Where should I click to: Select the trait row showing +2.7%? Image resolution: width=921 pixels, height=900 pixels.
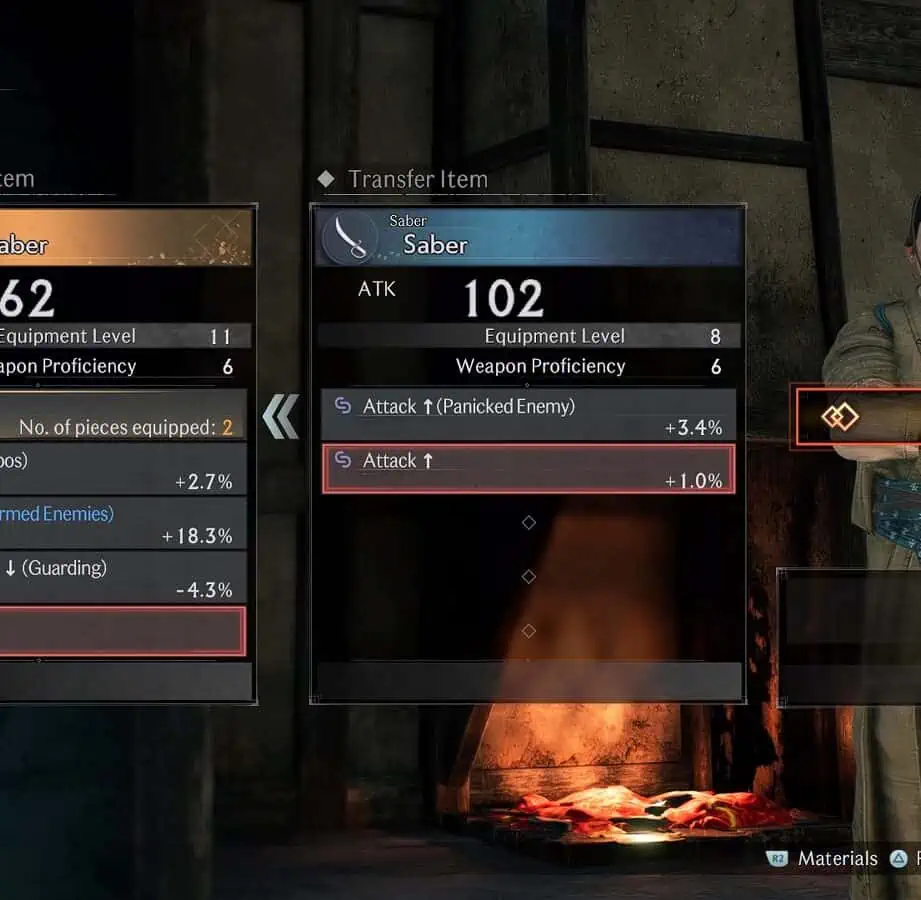pos(120,470)
